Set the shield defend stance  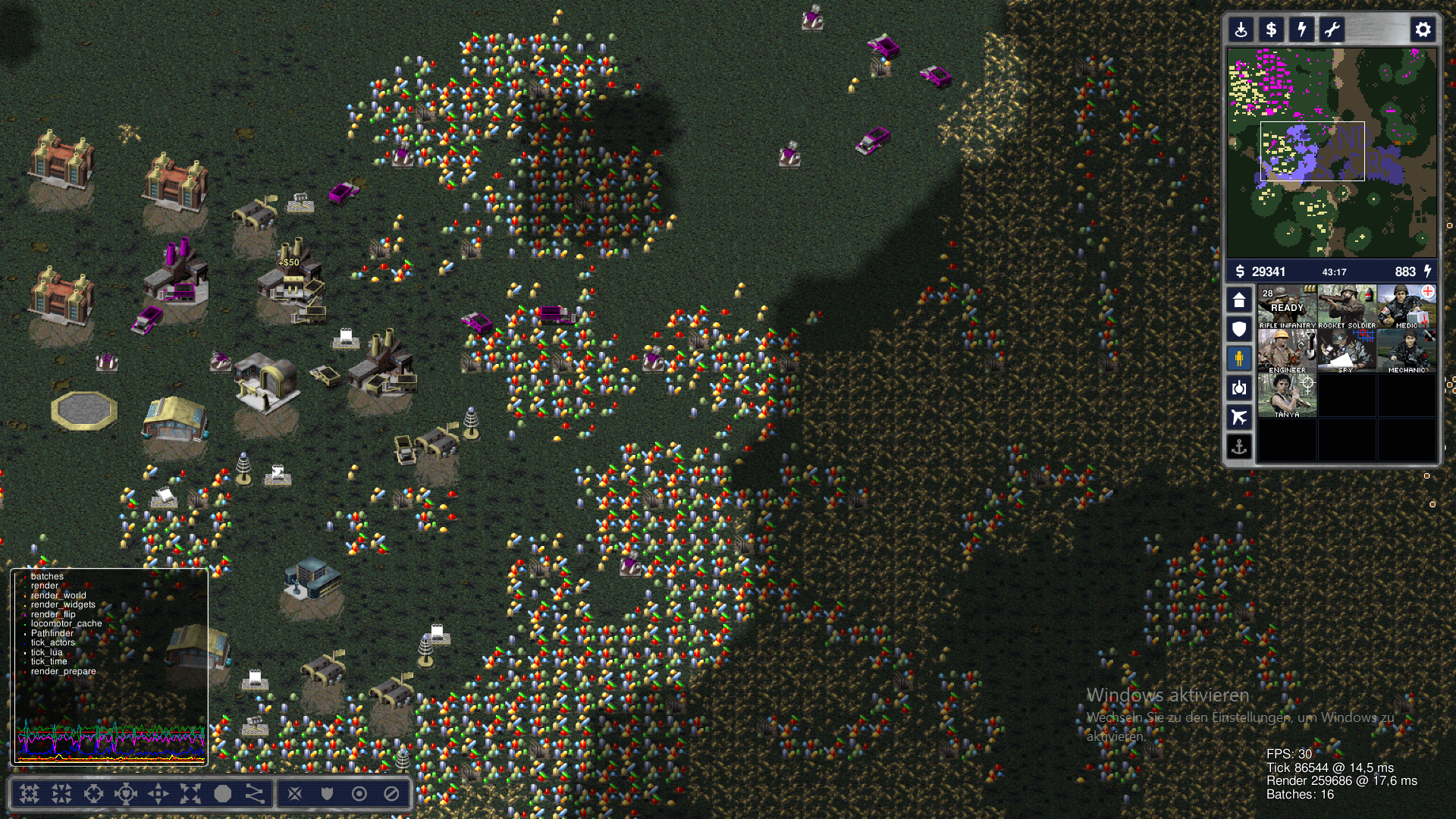click(x=327, y=794)
